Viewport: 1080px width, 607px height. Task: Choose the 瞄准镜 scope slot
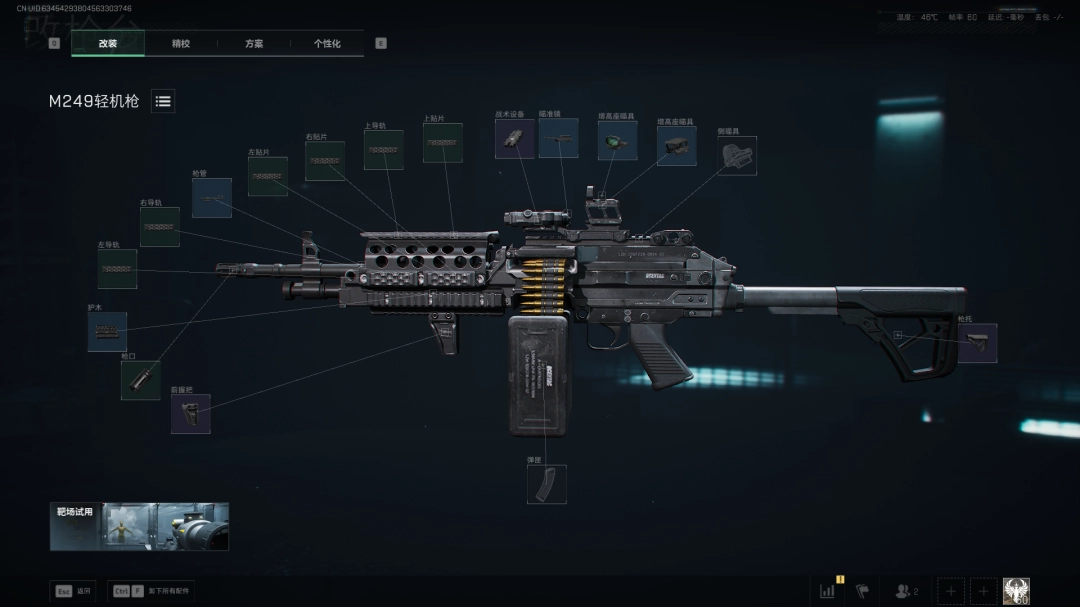coord(558,138)
